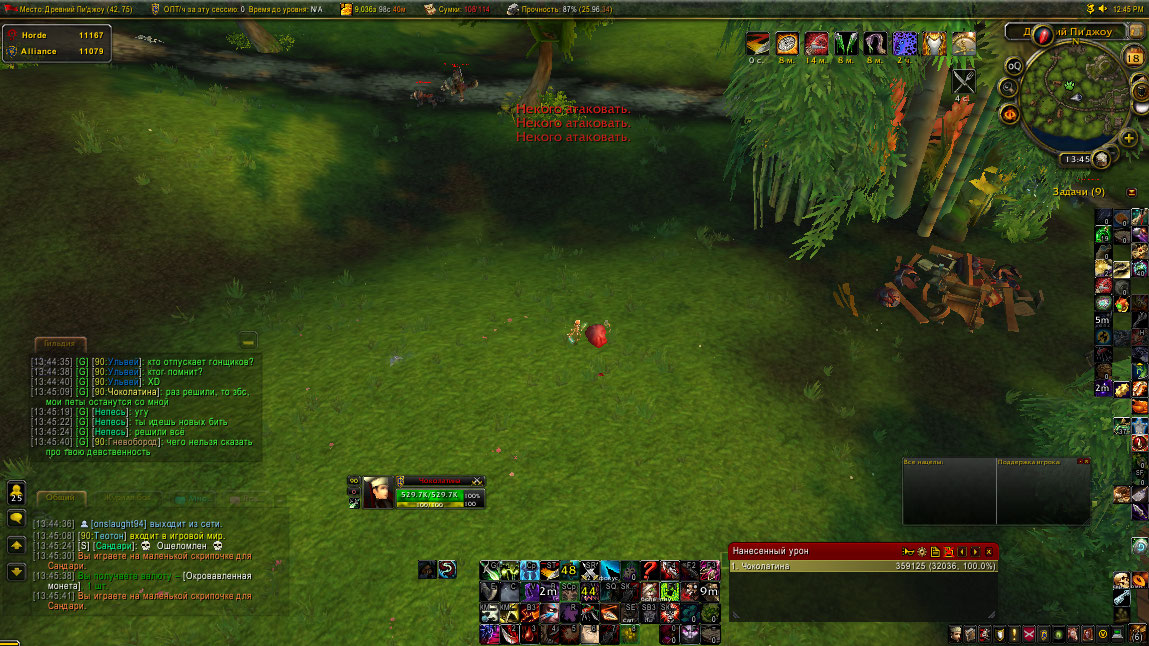Viewport: 1149px width, 646px height.
Task: Activate the red question mark action slot
Action: pos(649,570)
